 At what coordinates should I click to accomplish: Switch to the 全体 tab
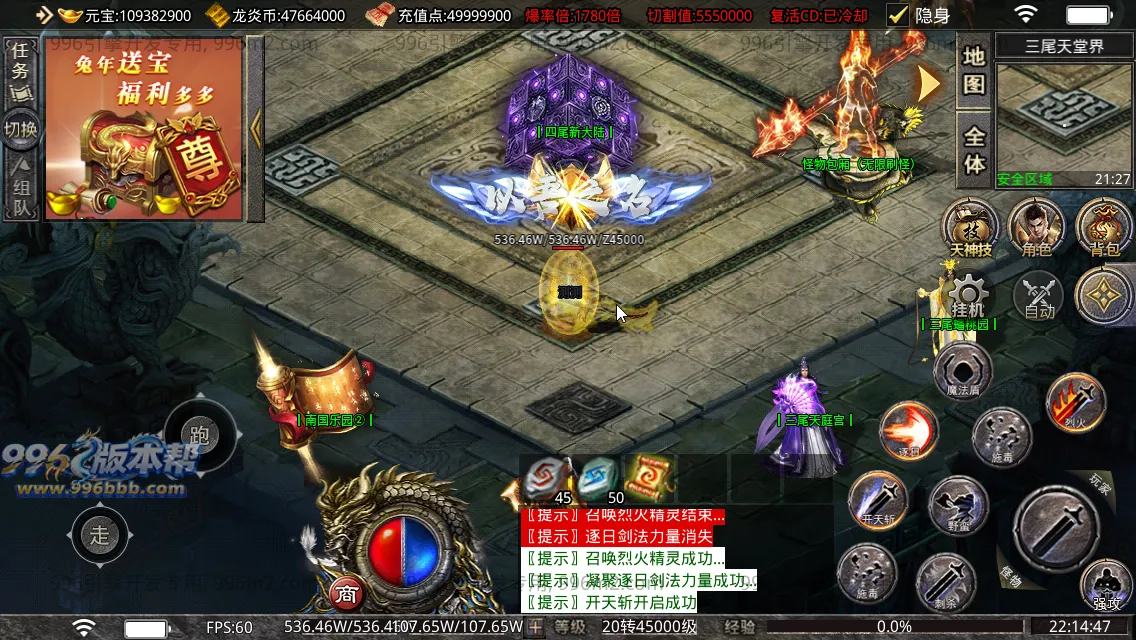click(x=973, y=149)
